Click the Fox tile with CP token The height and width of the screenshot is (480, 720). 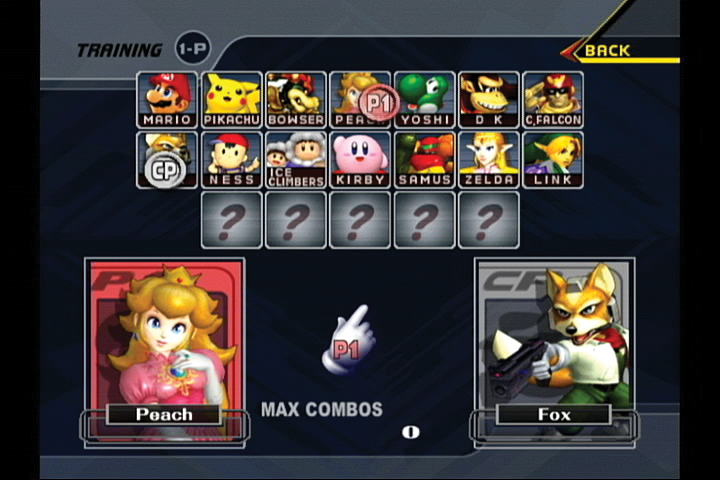click(167, 160)
